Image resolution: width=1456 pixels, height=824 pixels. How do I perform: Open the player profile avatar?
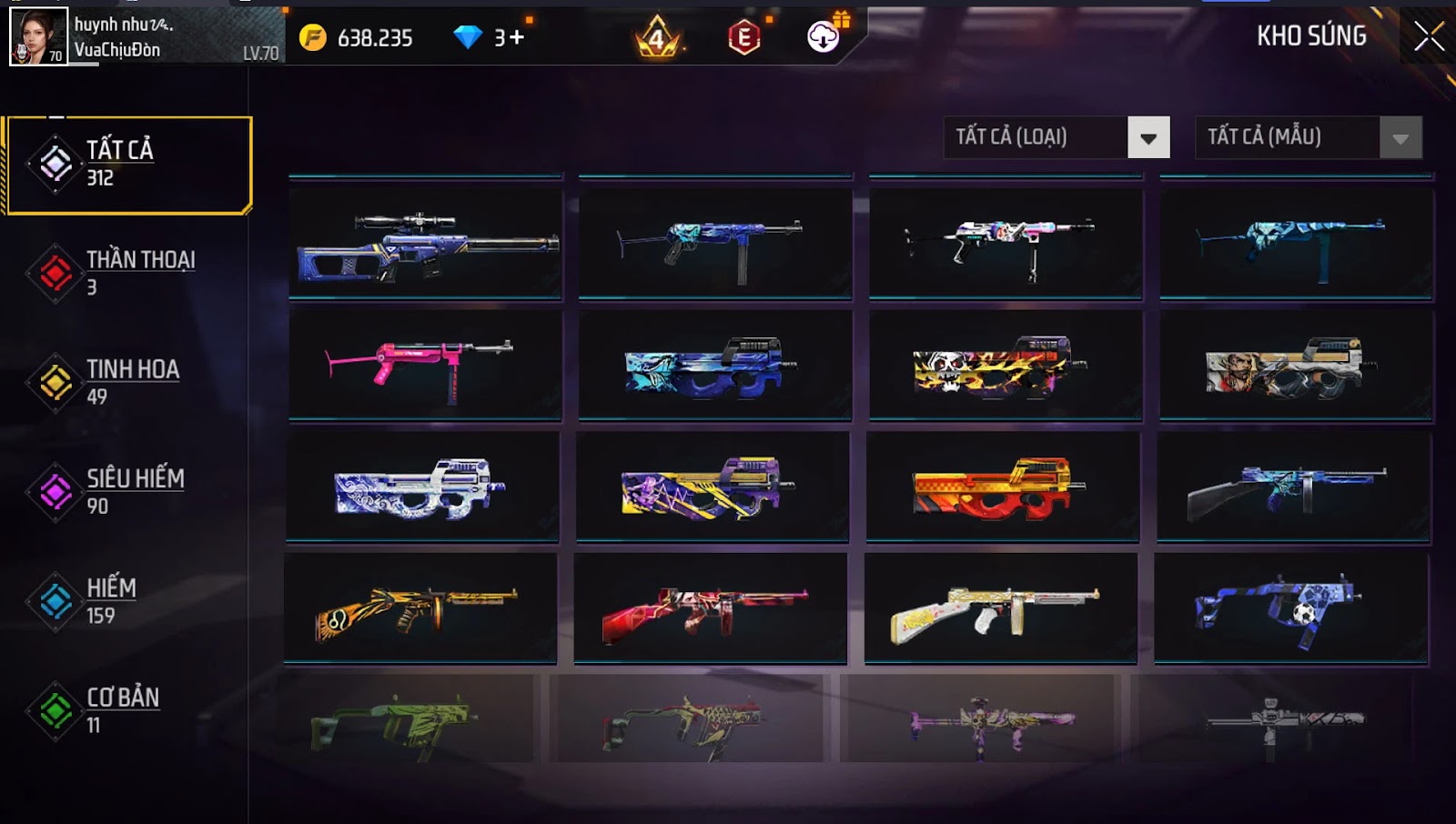(38, 36)
